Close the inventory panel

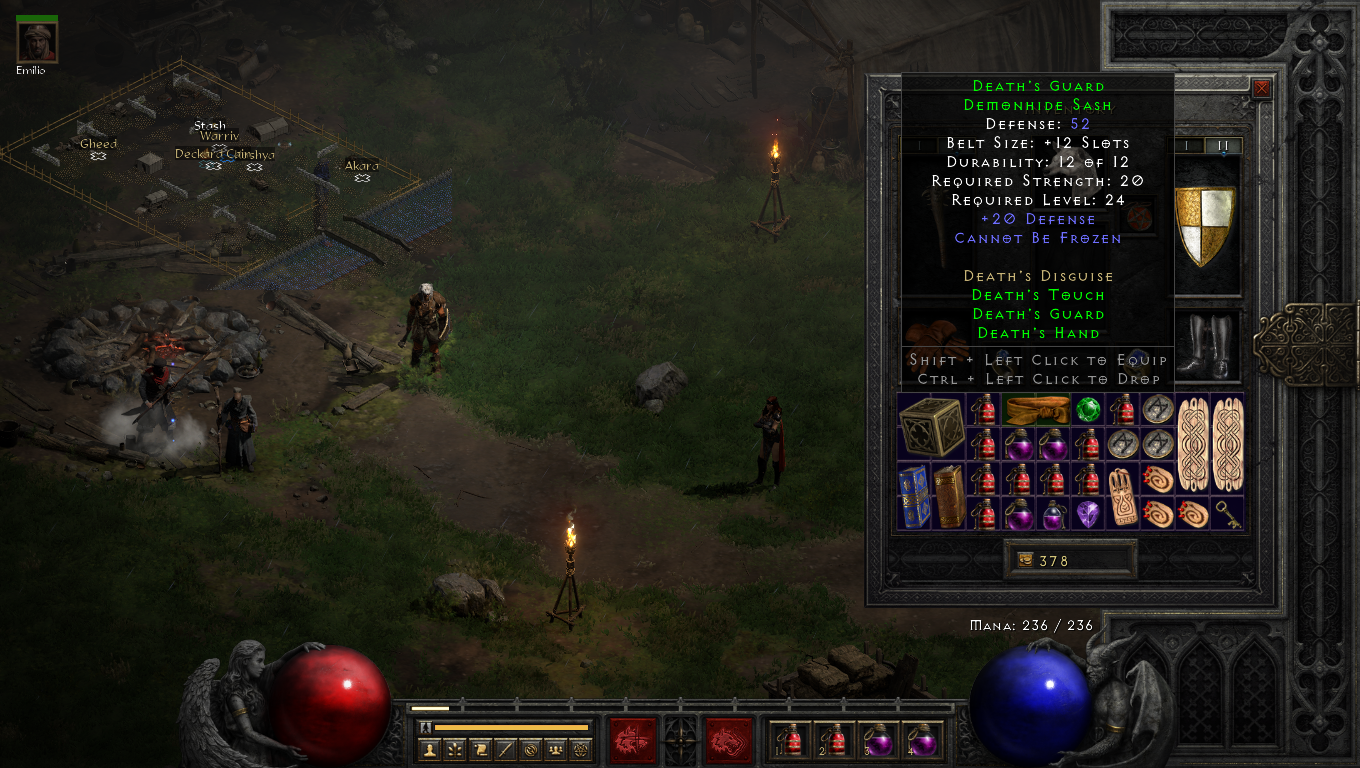pos(1262,88)
